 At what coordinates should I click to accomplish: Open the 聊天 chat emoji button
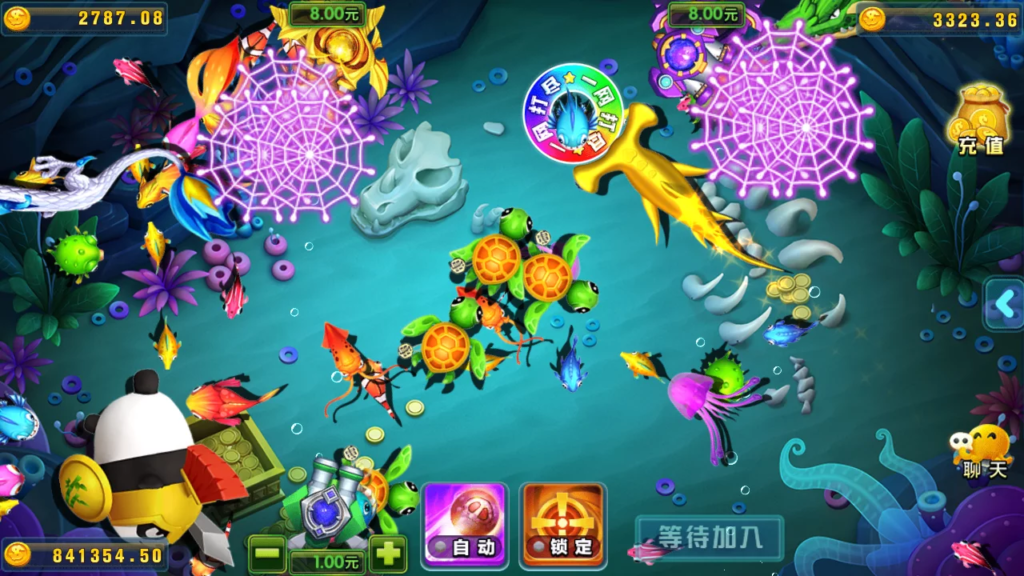click(x=982, y=450)
